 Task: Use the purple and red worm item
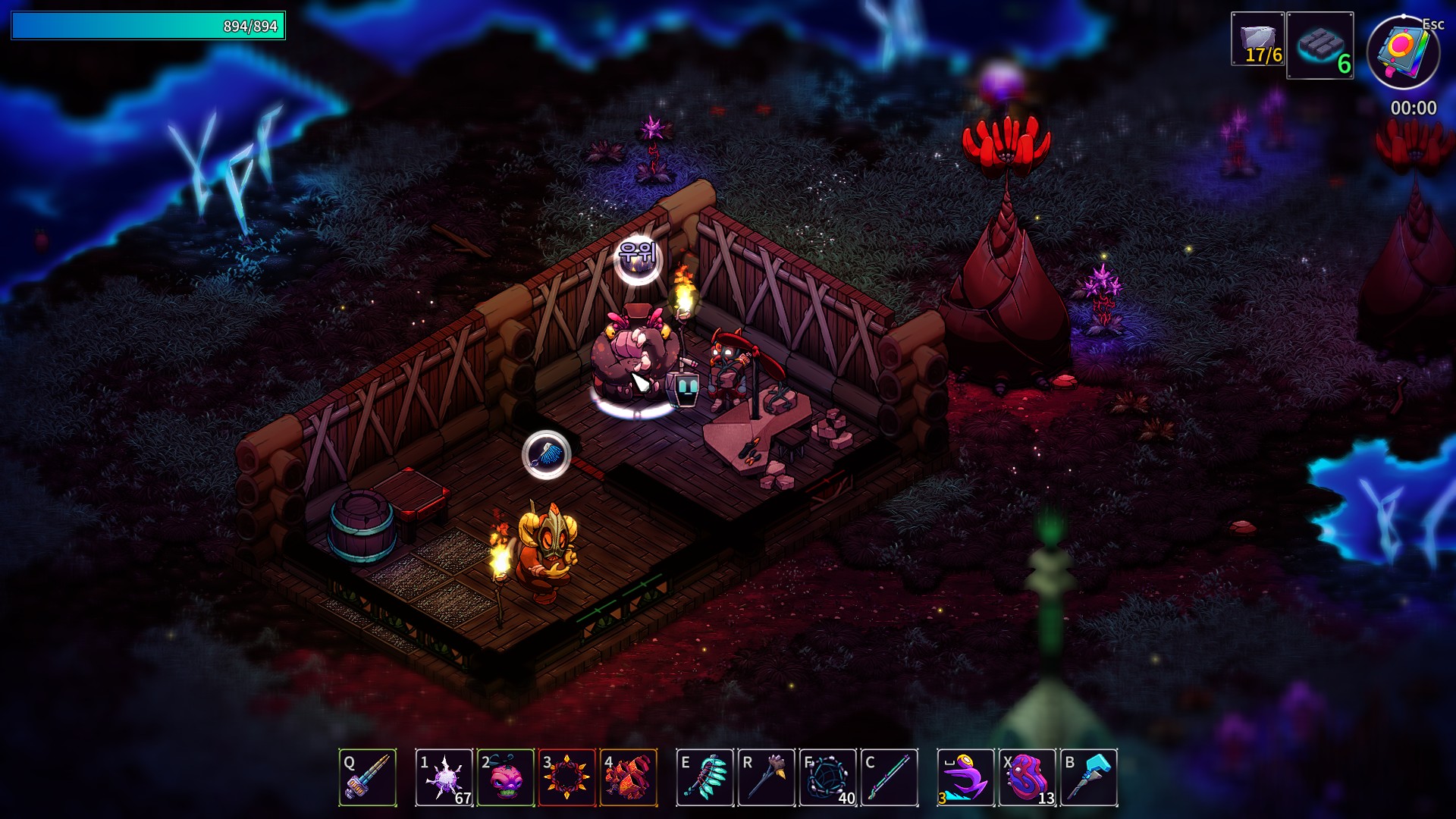coord(1028,777)
